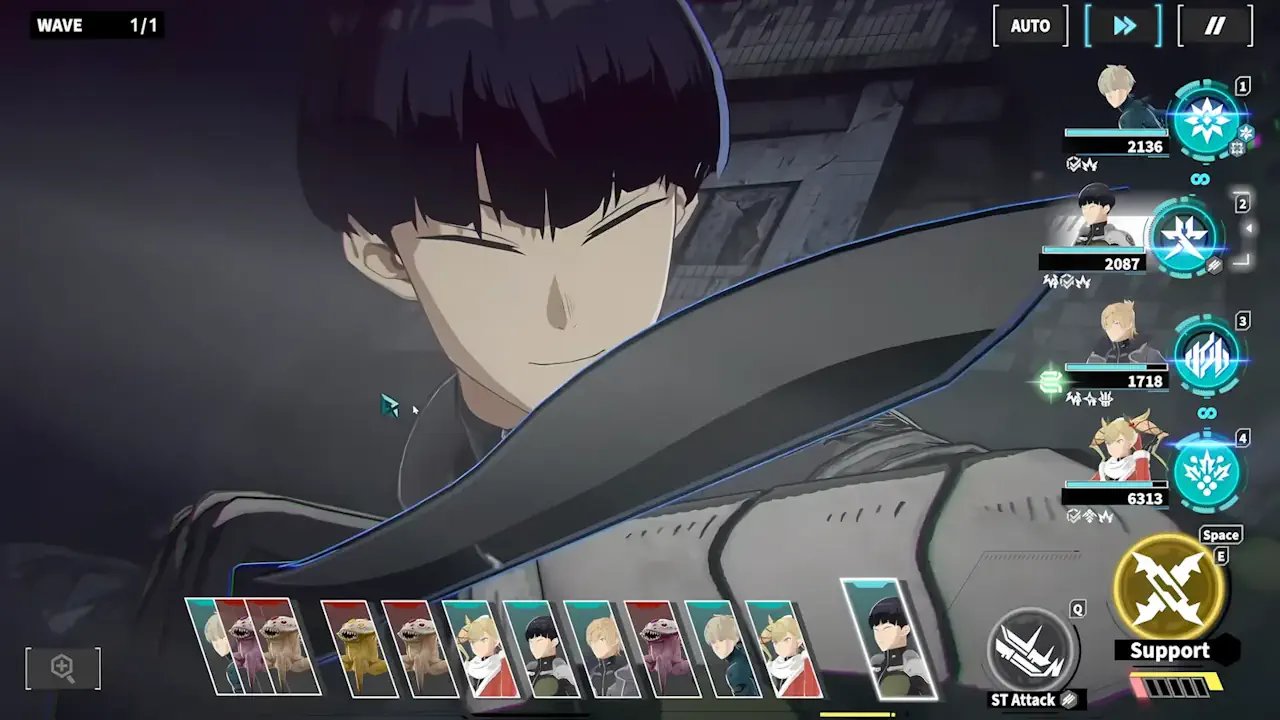This screenshot has height=720, width=1280.
Task: Toggle AUTO battle mode
Action: point(1029,26)
